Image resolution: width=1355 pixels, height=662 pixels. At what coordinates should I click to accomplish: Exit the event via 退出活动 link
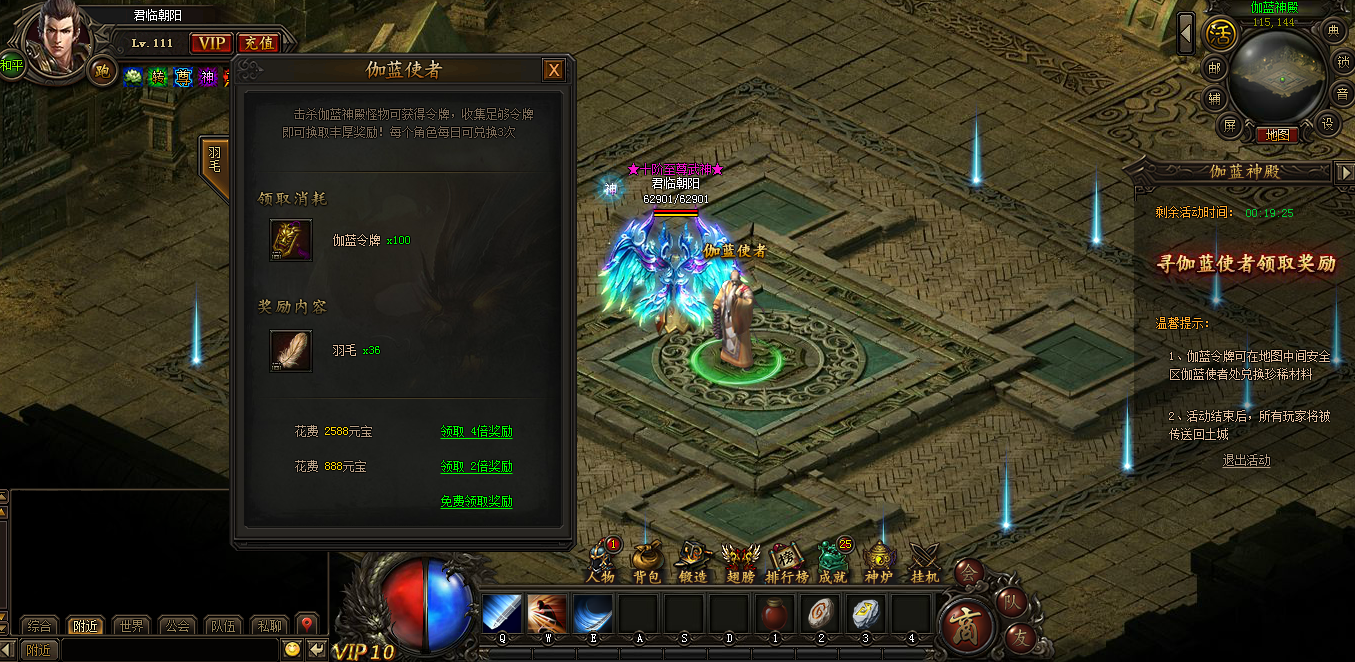point(1246,461)
